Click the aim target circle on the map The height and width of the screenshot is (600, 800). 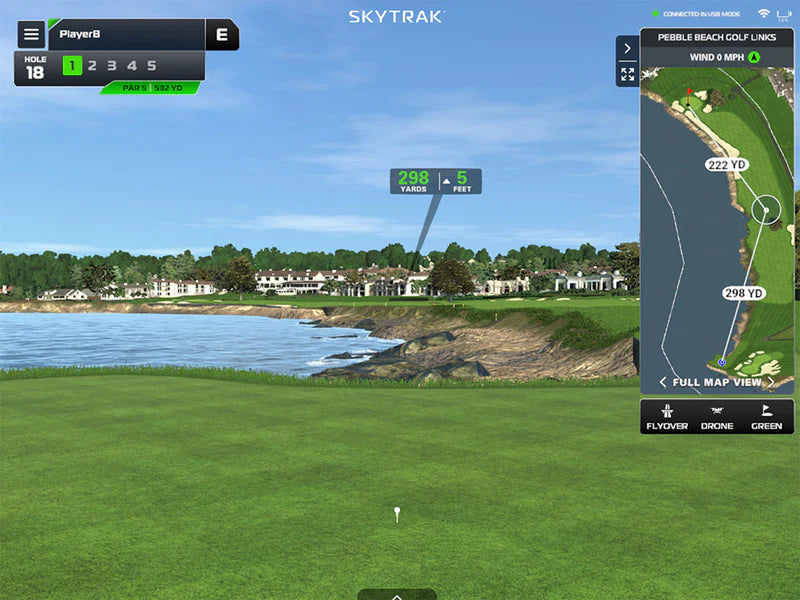766,210
